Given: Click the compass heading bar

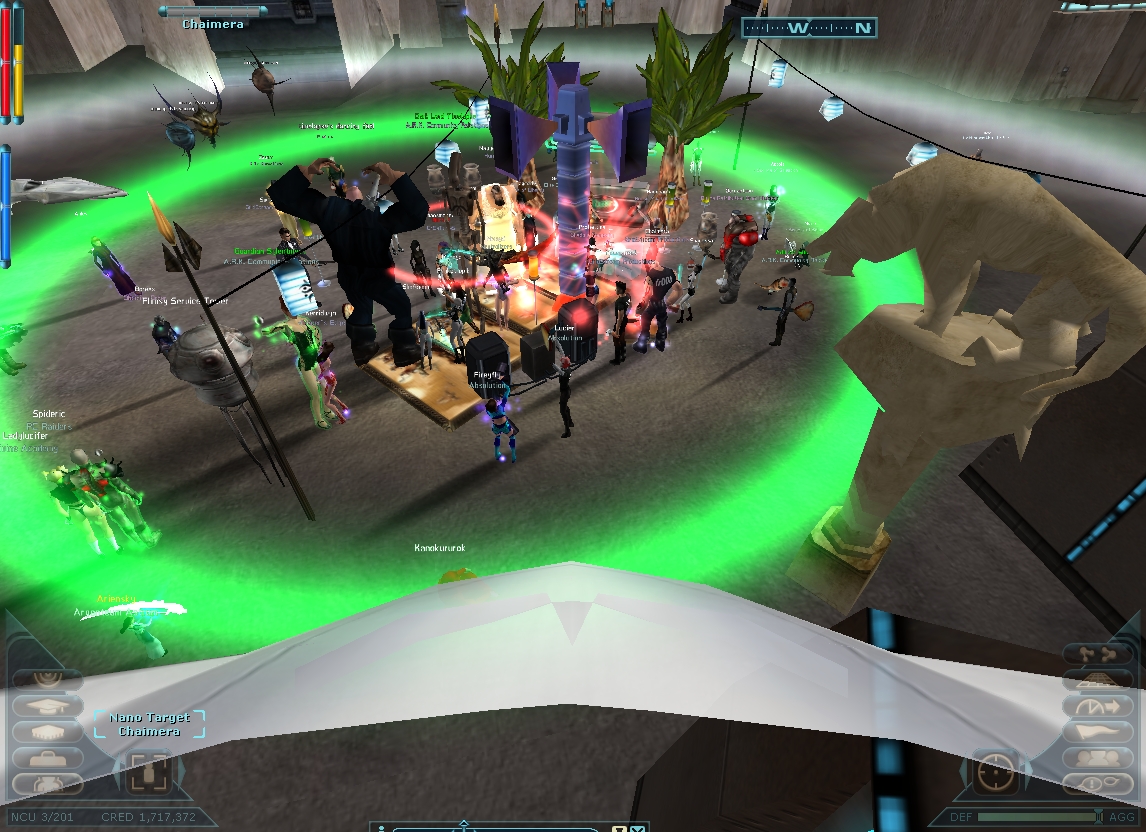Looking at the screenshot, I should 810,28.
